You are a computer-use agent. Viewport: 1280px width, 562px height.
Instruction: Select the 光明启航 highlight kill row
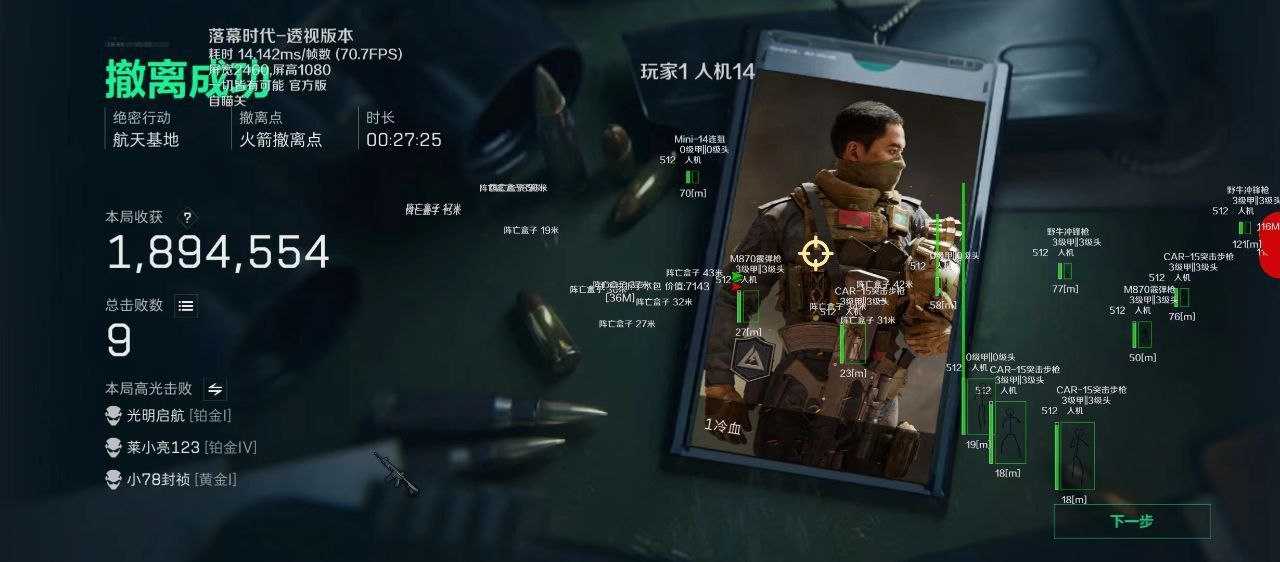(168, 415)
